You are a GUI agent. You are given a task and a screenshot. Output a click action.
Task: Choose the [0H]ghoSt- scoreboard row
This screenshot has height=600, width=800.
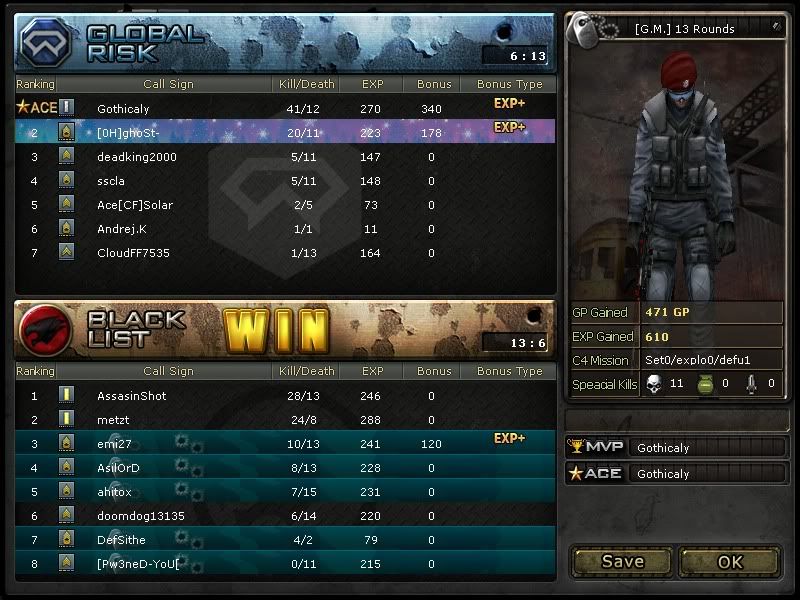tap(285, 132)
